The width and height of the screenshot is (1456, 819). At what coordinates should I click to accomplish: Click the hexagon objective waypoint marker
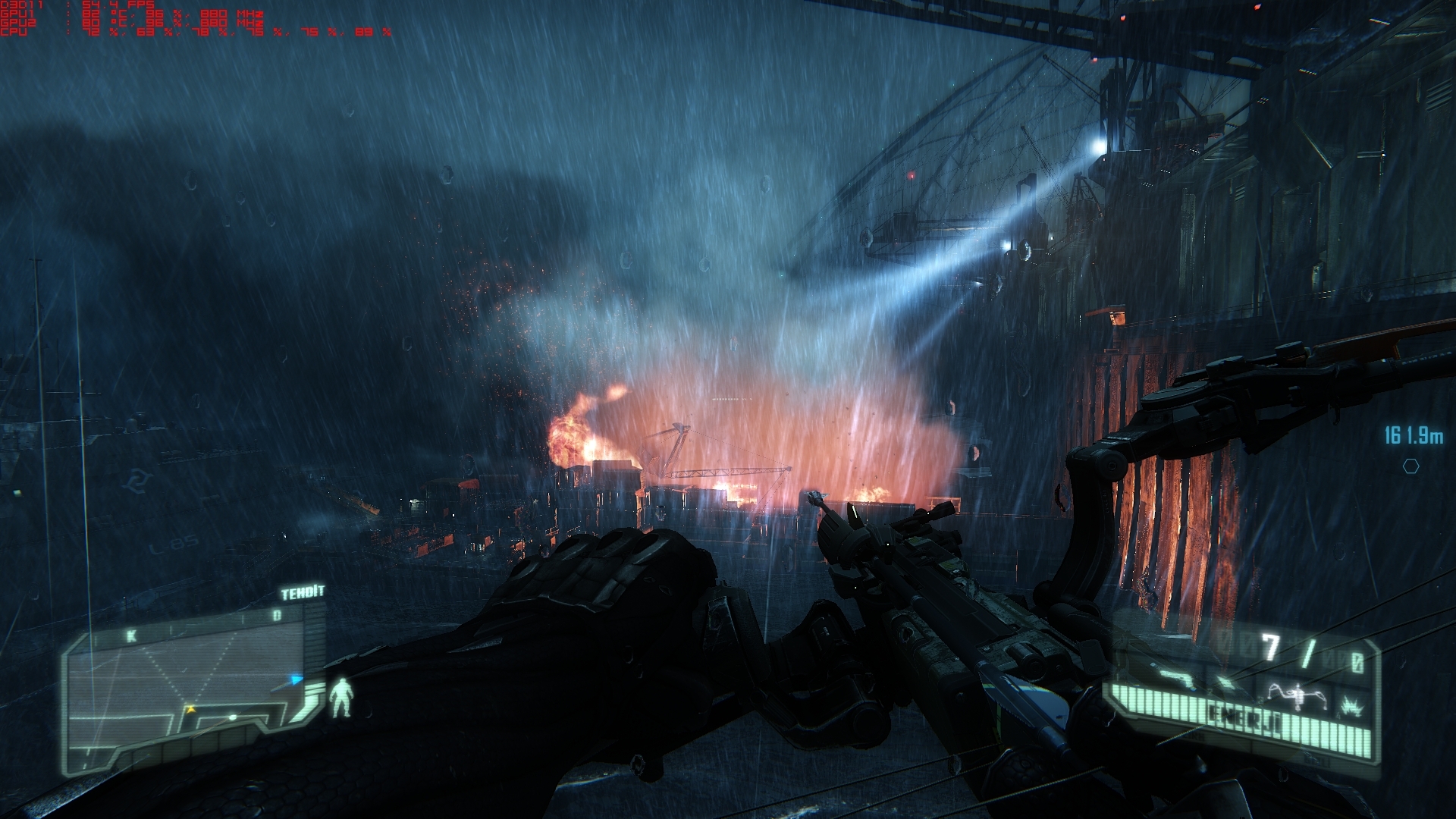coord(1410,466)
